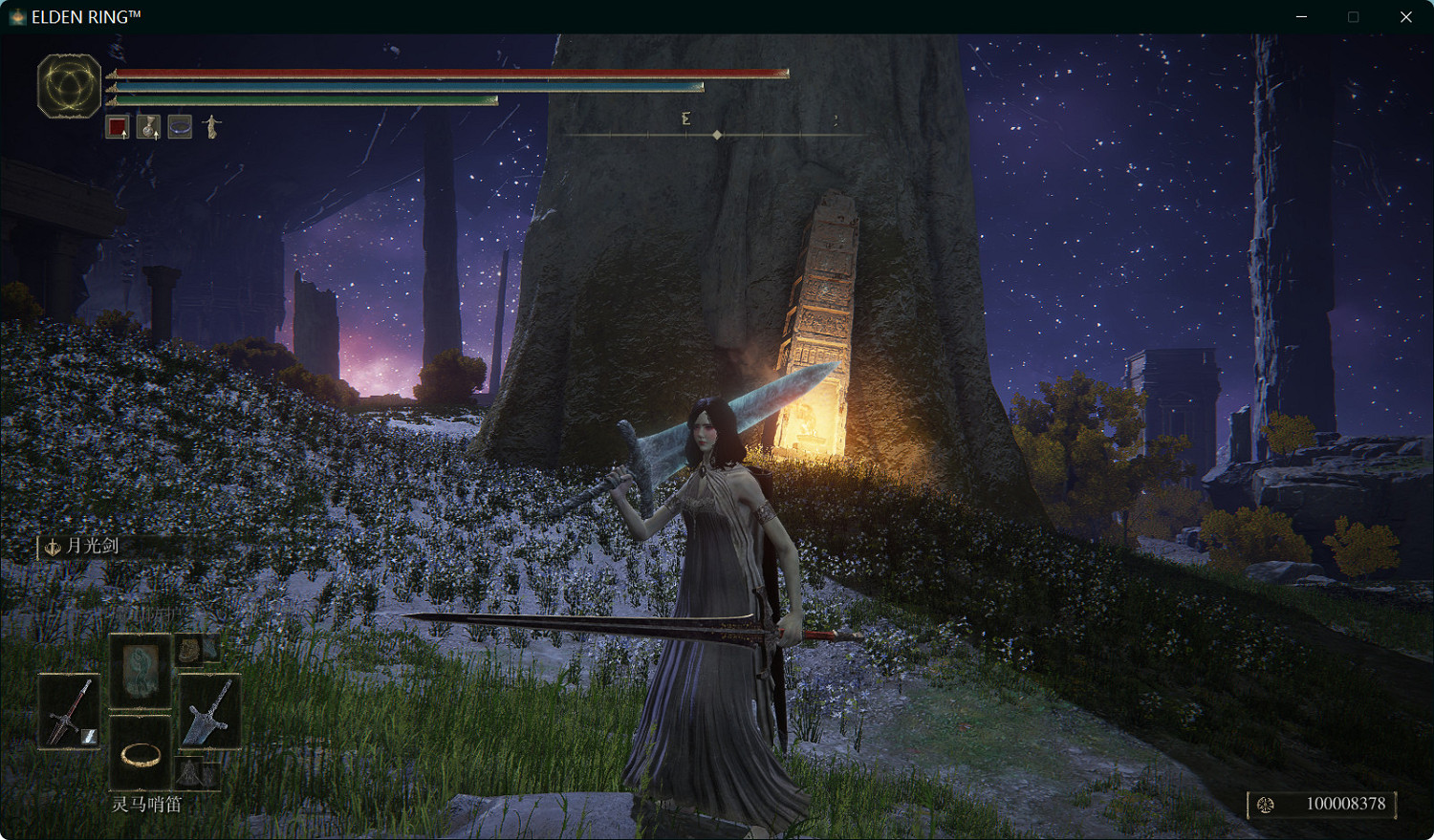
Task: Minimize the ELDEN RING window
Action: pos(1301,17)
